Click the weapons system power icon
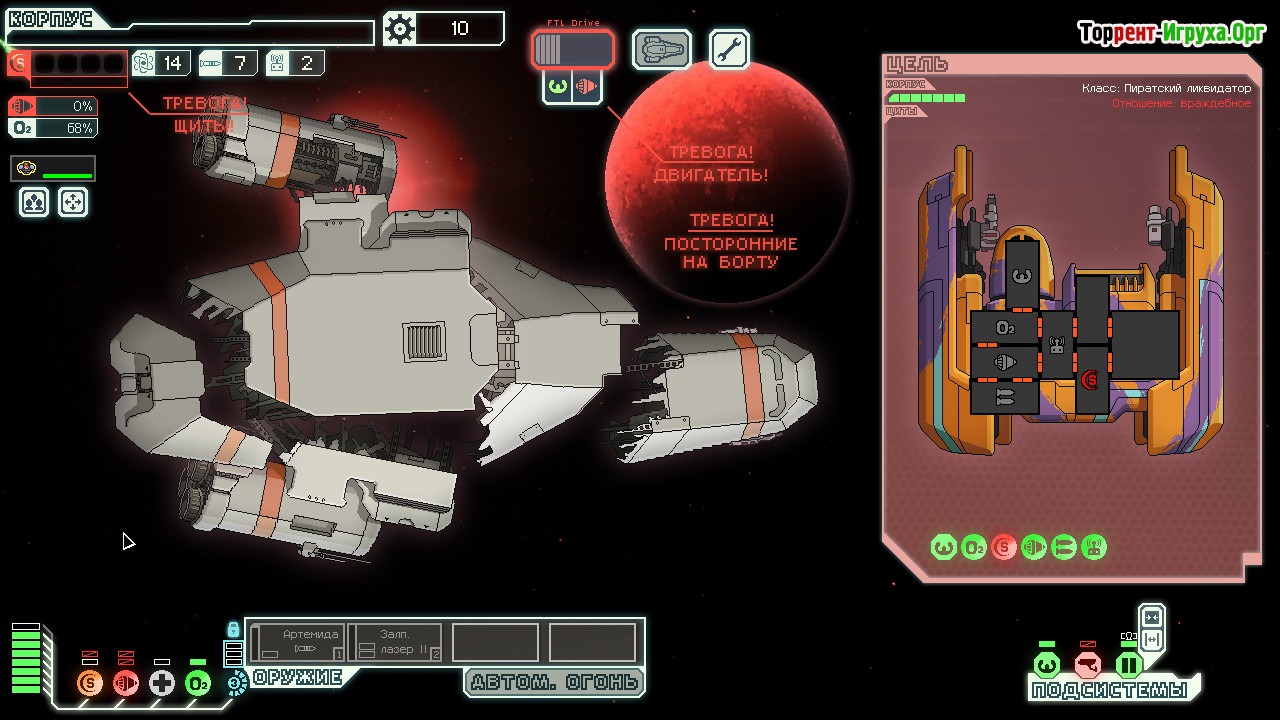 [237, 683]
